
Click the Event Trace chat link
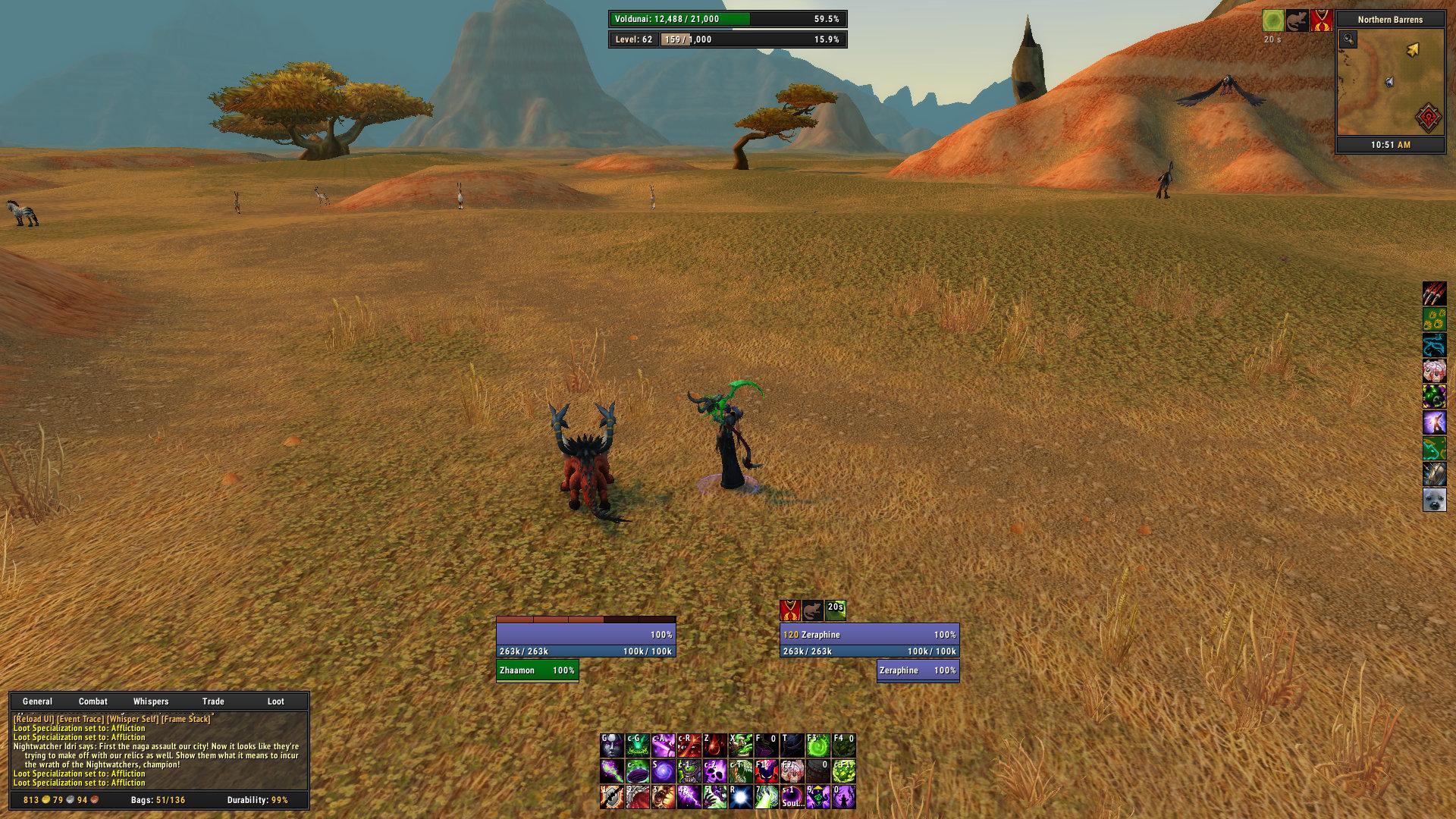[80, 719]
